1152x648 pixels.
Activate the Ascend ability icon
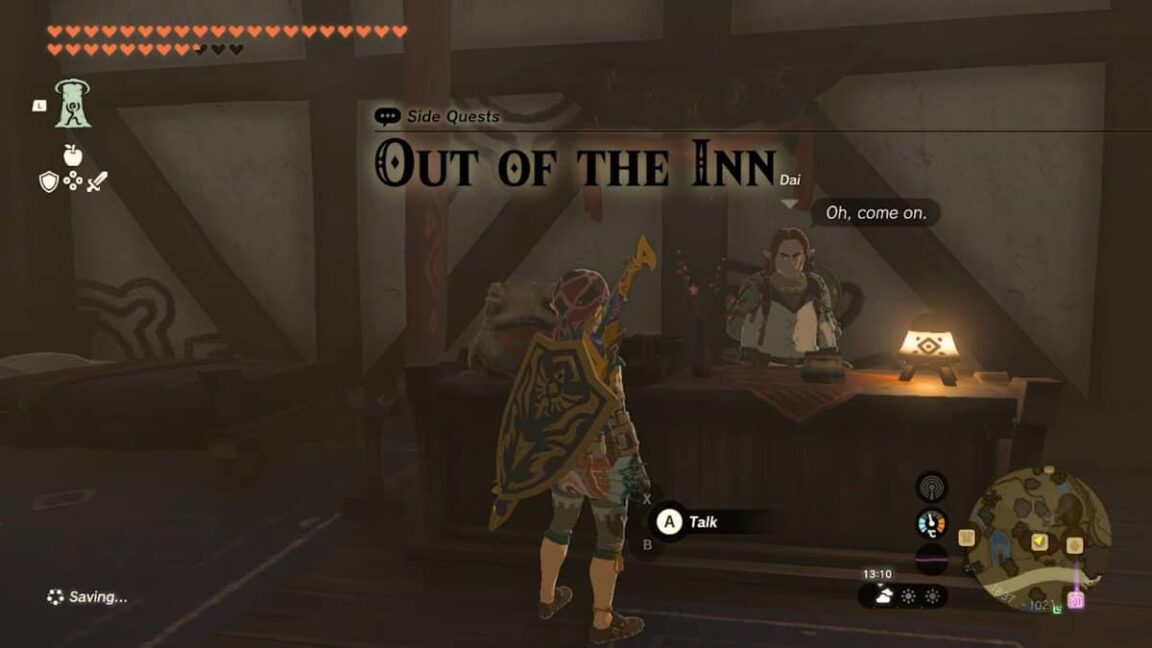(72, 104)
